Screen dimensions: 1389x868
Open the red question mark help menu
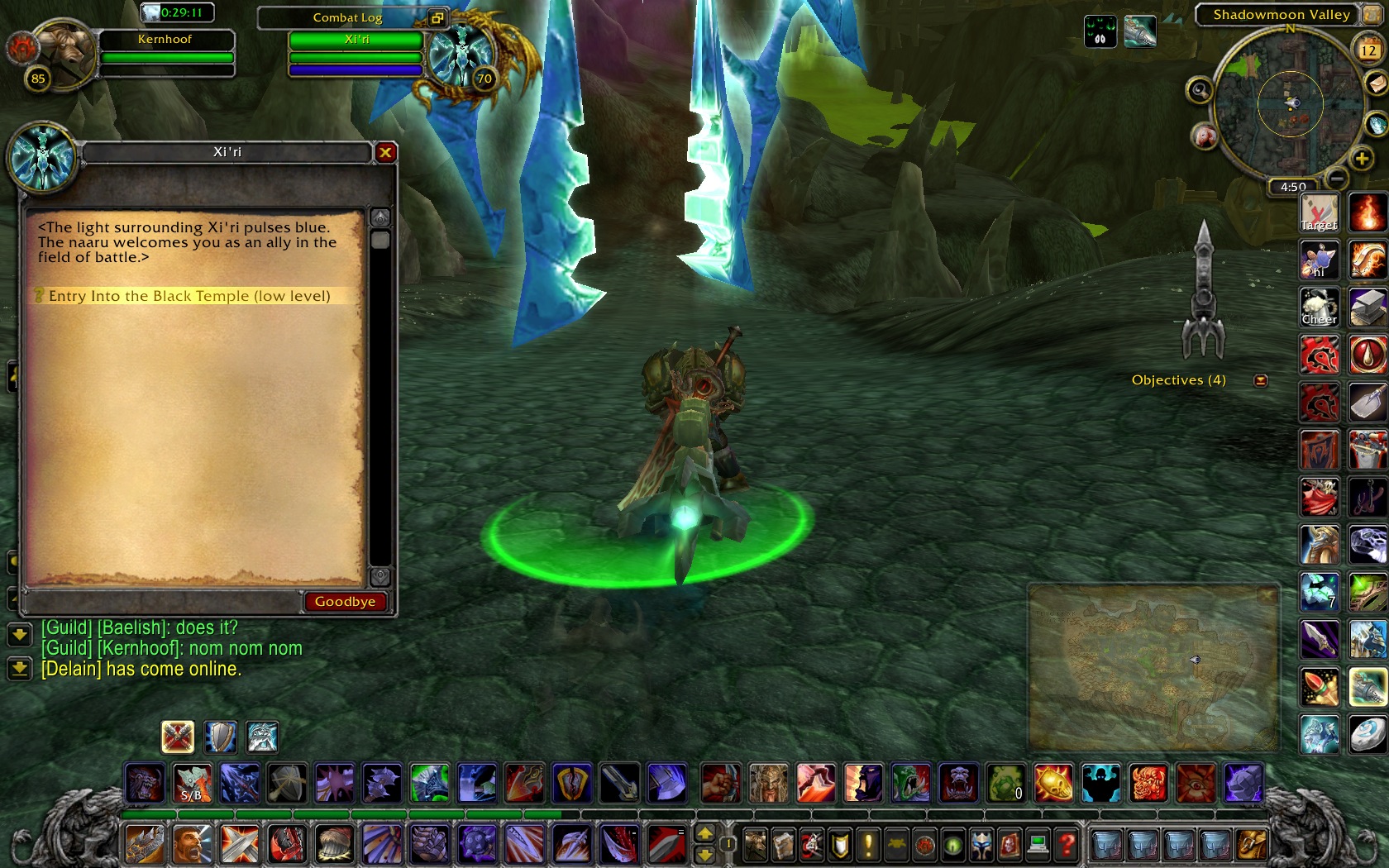point(1067,845)
